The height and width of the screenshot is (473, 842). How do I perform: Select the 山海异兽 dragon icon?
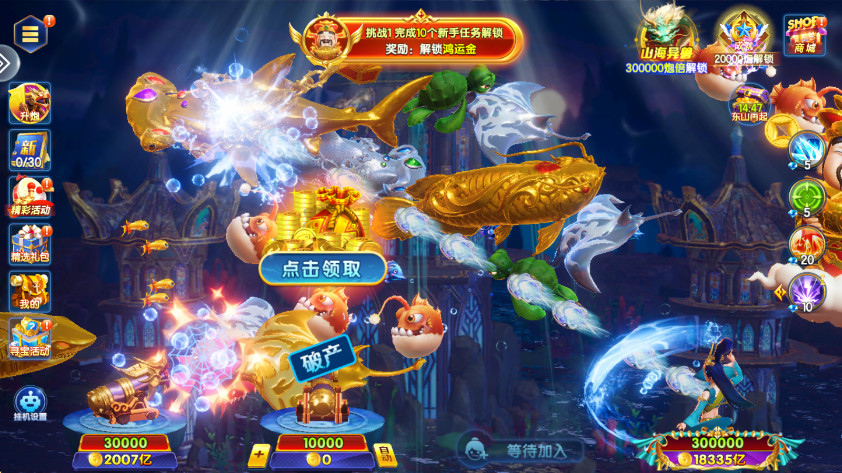point(666,40)
